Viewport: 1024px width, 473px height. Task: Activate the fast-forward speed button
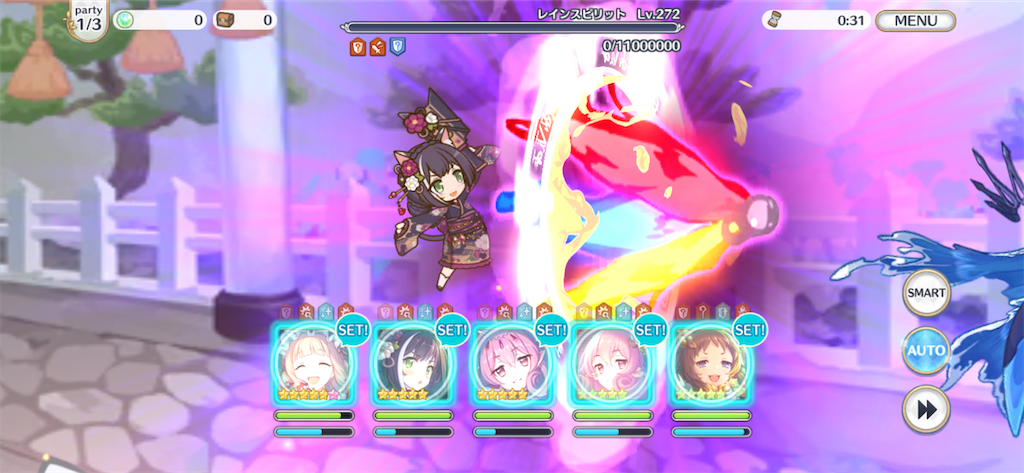click(926, 410)
